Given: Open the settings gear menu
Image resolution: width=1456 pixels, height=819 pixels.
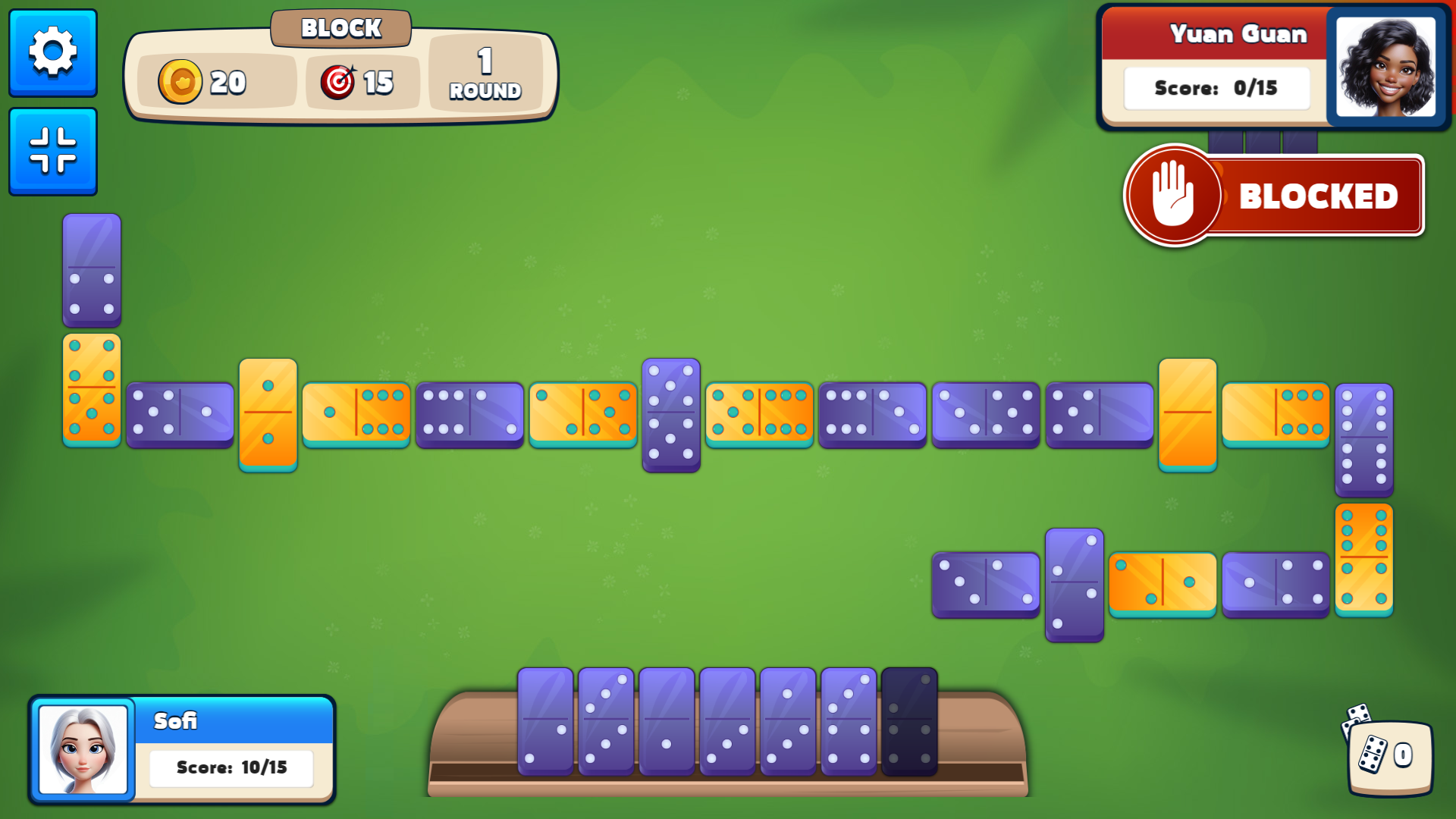Looking at the screenshot, I should click(53, 52).
